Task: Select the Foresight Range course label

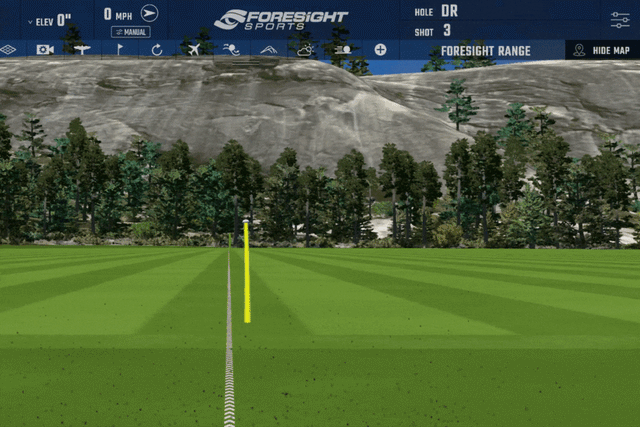Action: pos(485,50)
